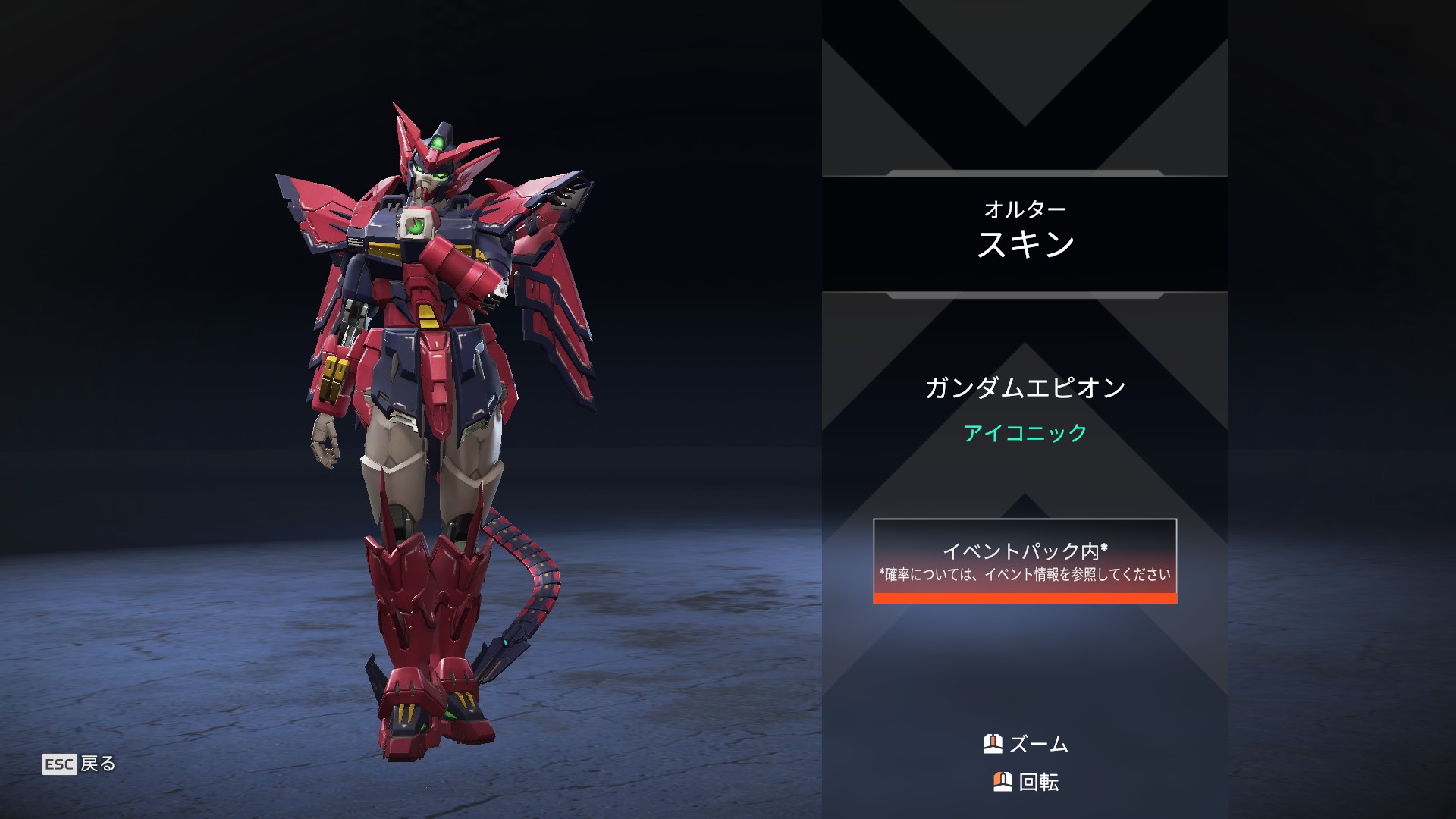This screenshot has height=819, width=1456.
Task: Go back using the 戻る button
Action: 80,764
